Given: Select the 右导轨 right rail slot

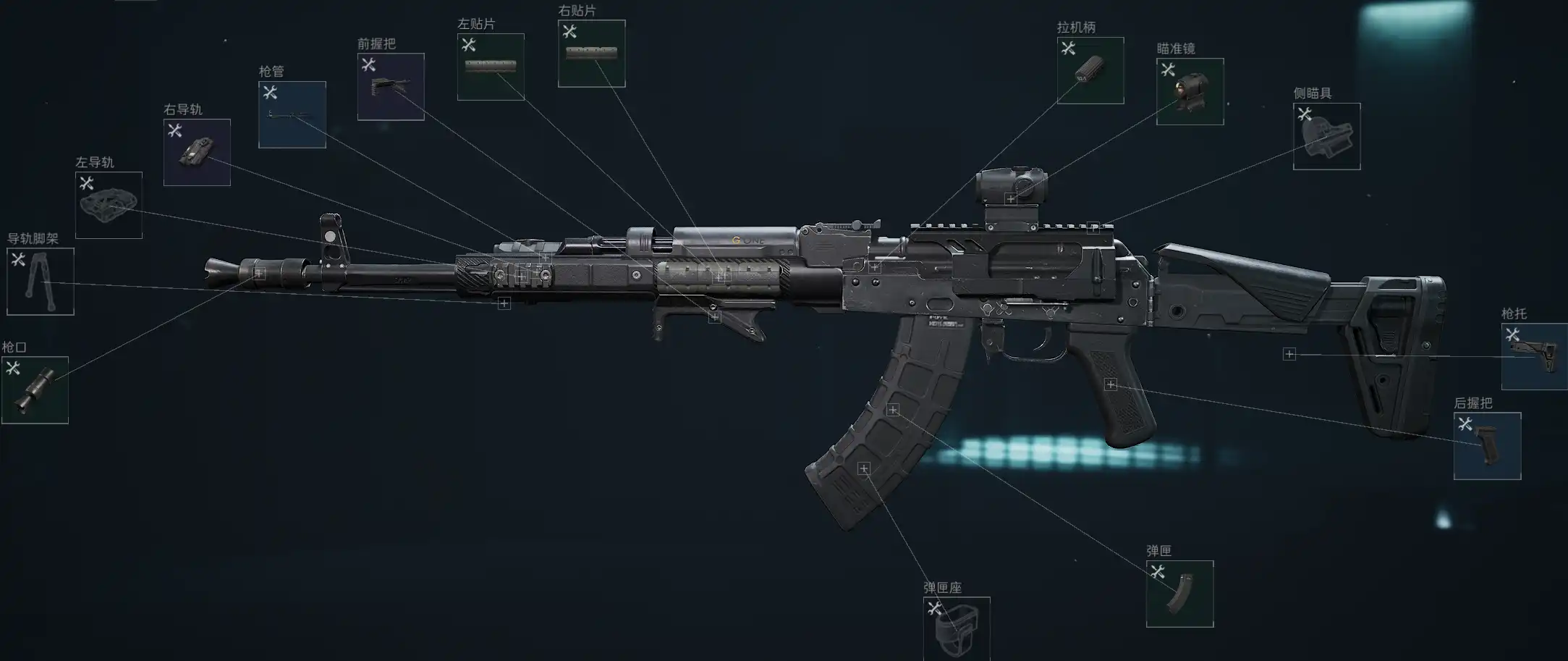Looking at the screenshot, I should (x=197, y=152).
